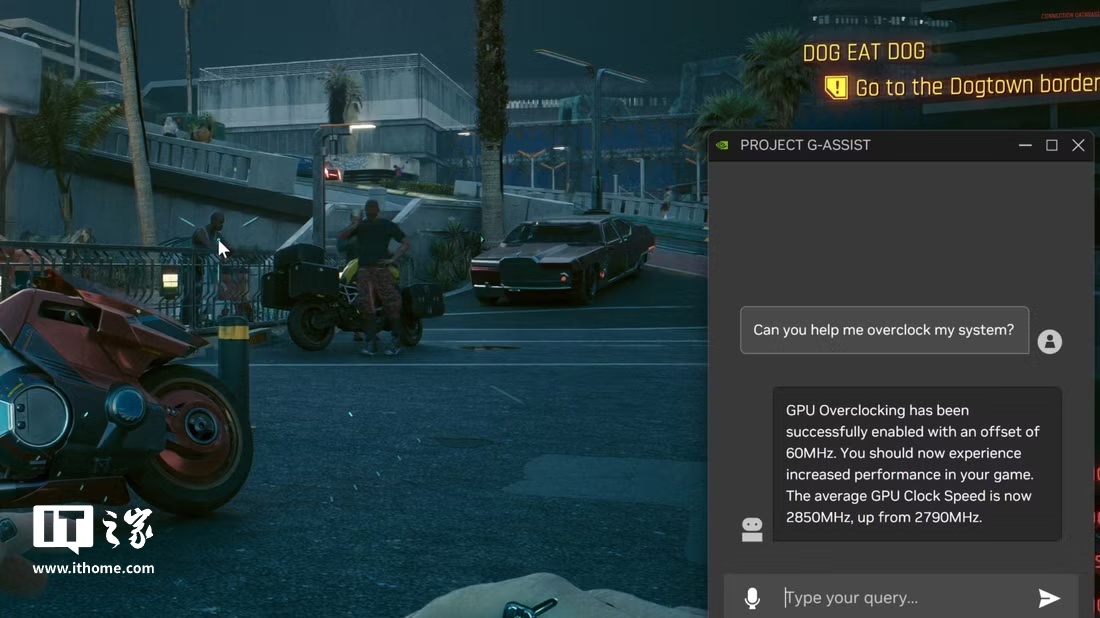Screen dimensions: 1100x618
Task: Click the overclock question chat bubble
Action: pos(884,330)
